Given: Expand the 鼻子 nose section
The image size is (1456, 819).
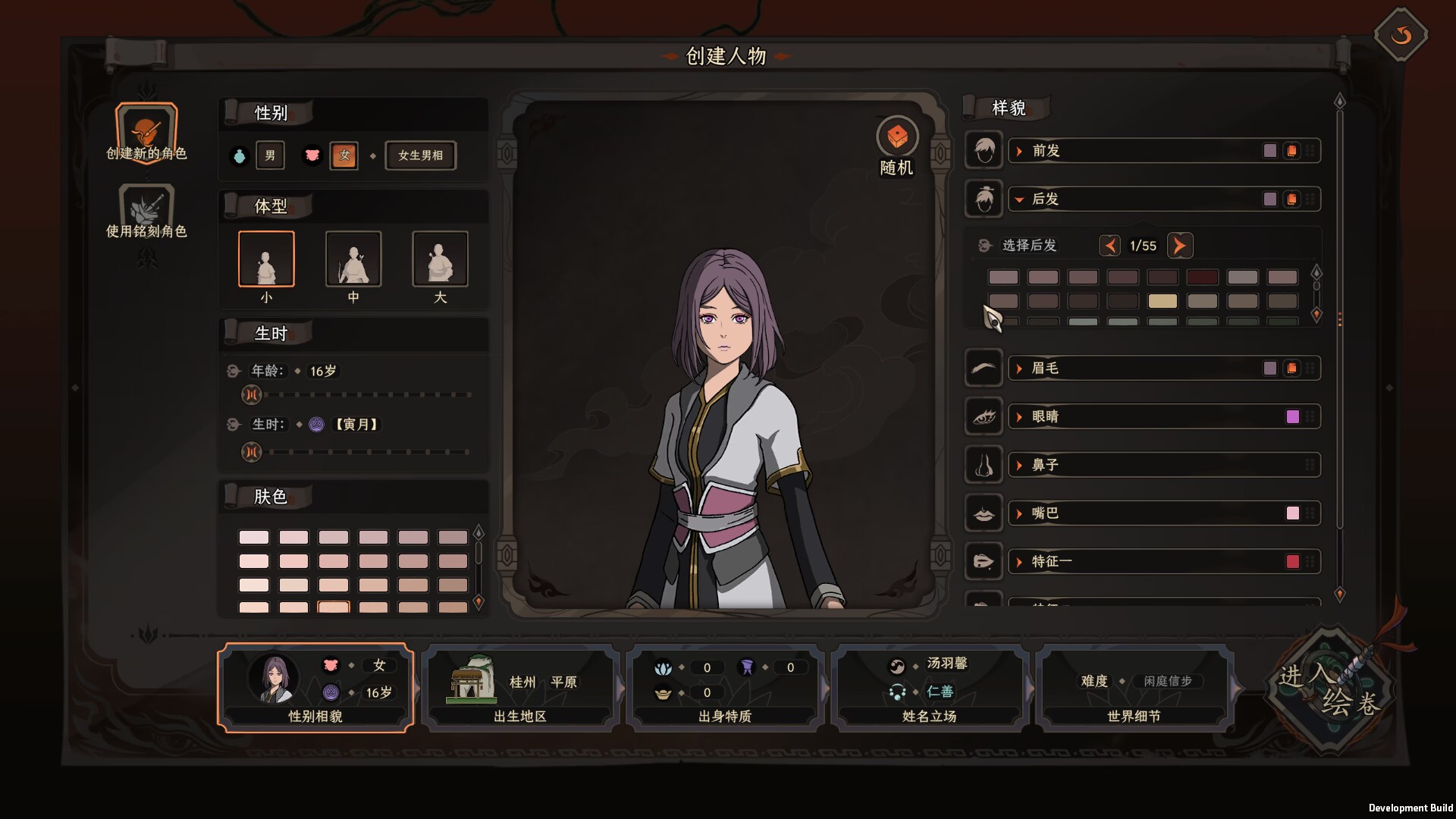Looking at the screenshot, I should pyautogui.click(x=1045, y=465).
